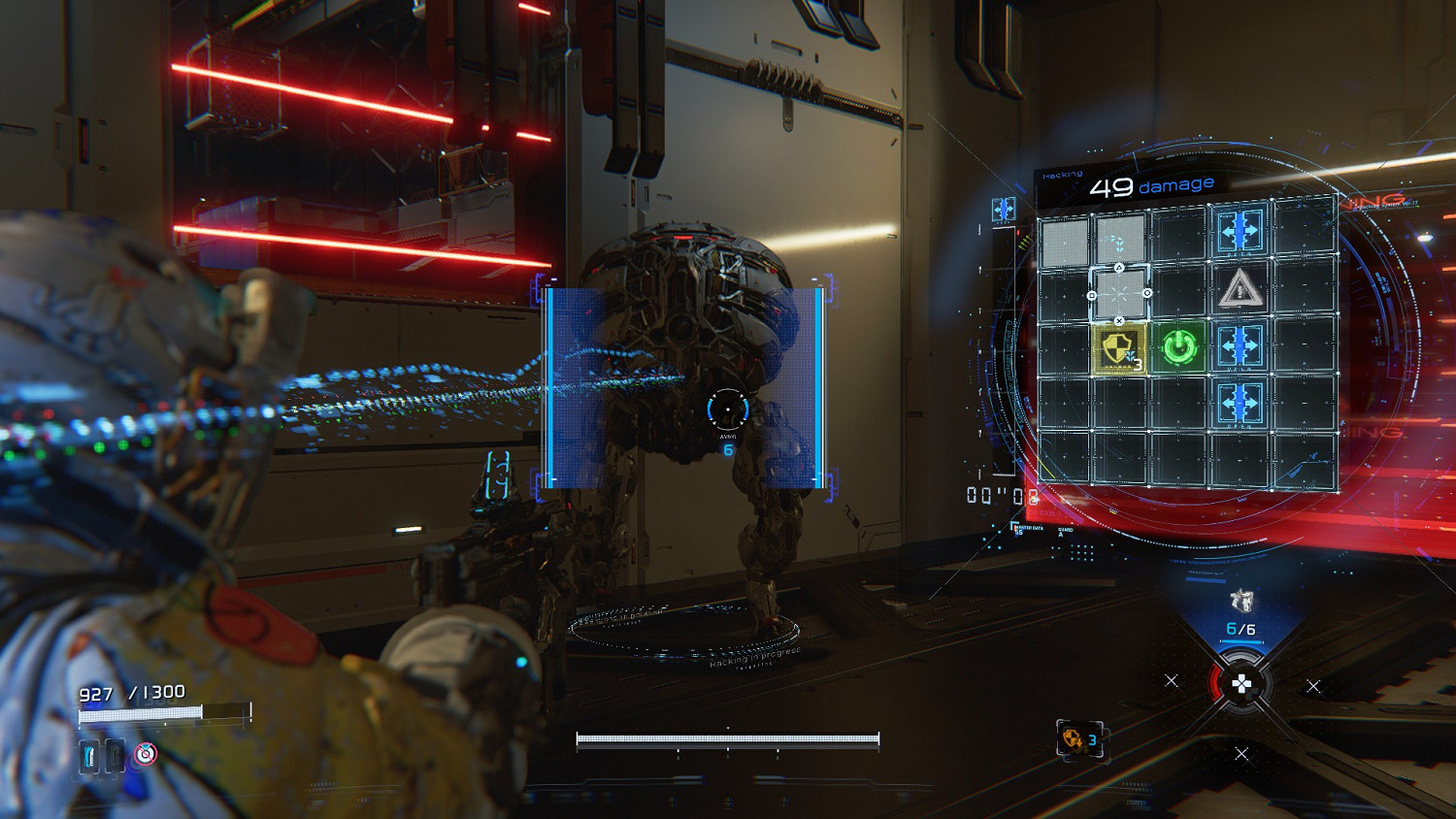1456x819 pixels.
Task: Select the hacking cursor tile with crosshair
Action: coord(1119,293)
